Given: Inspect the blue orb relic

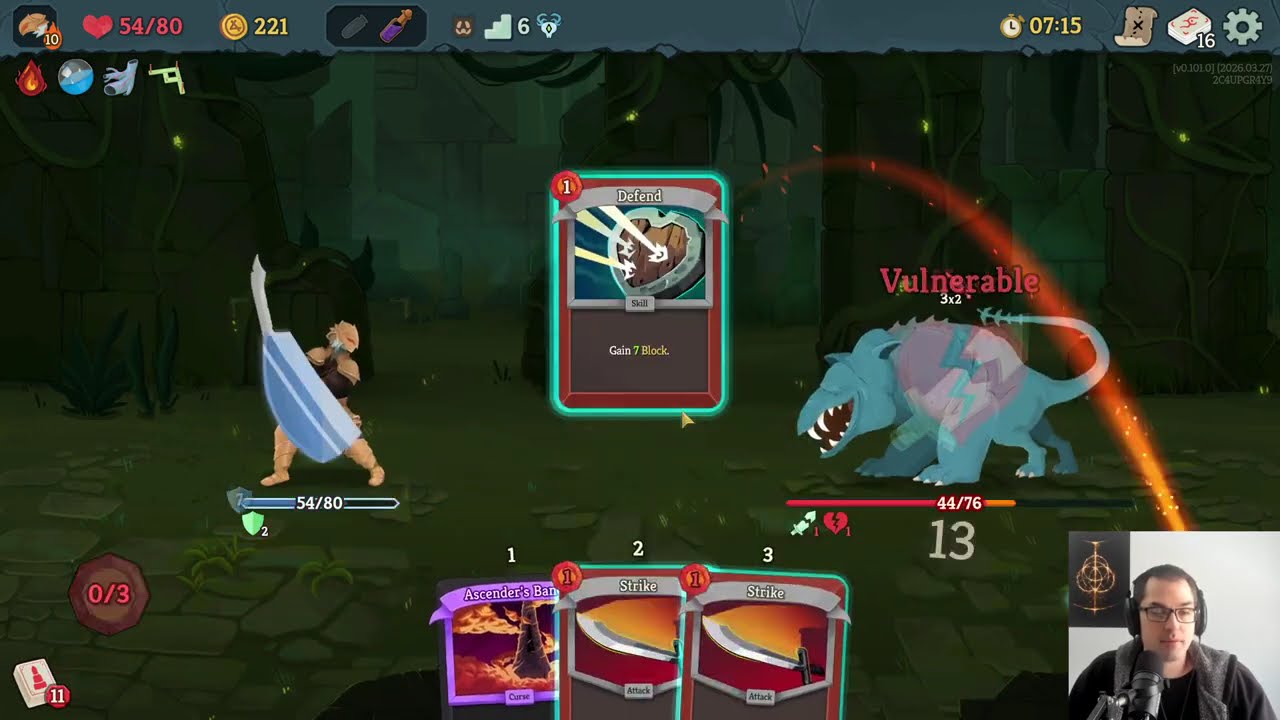Looking at the screenshot, I should [75, 78].
